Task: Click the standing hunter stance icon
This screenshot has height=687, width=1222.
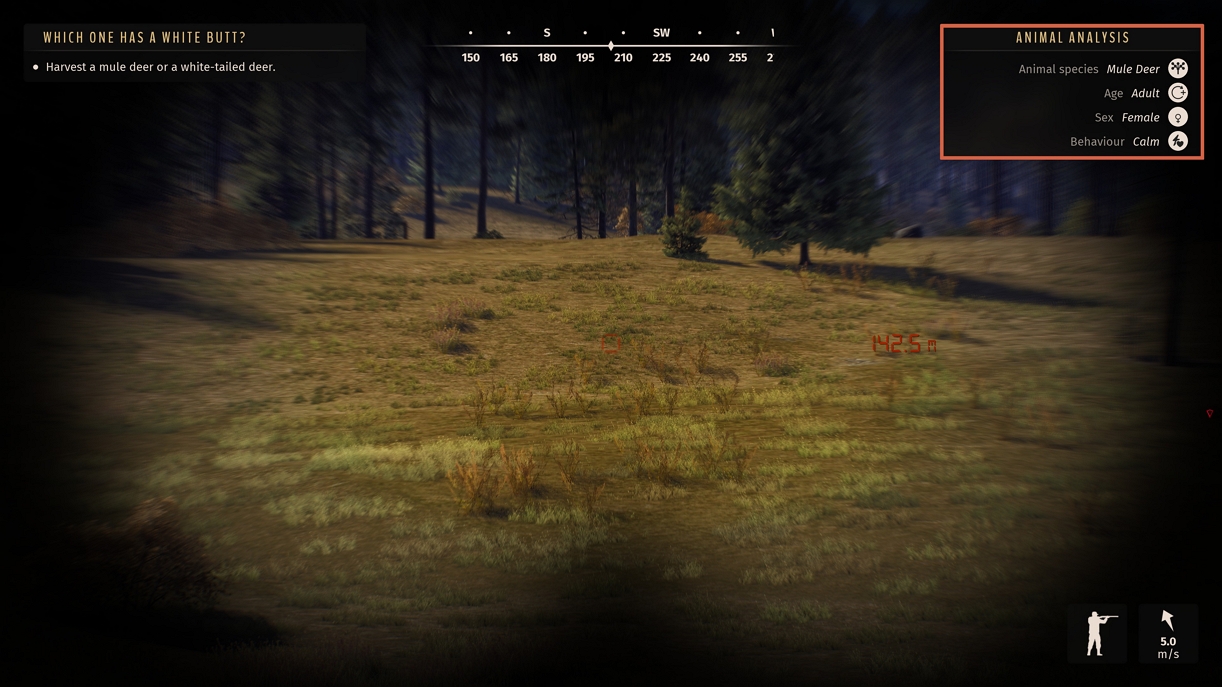Action: click(1095, 634)
